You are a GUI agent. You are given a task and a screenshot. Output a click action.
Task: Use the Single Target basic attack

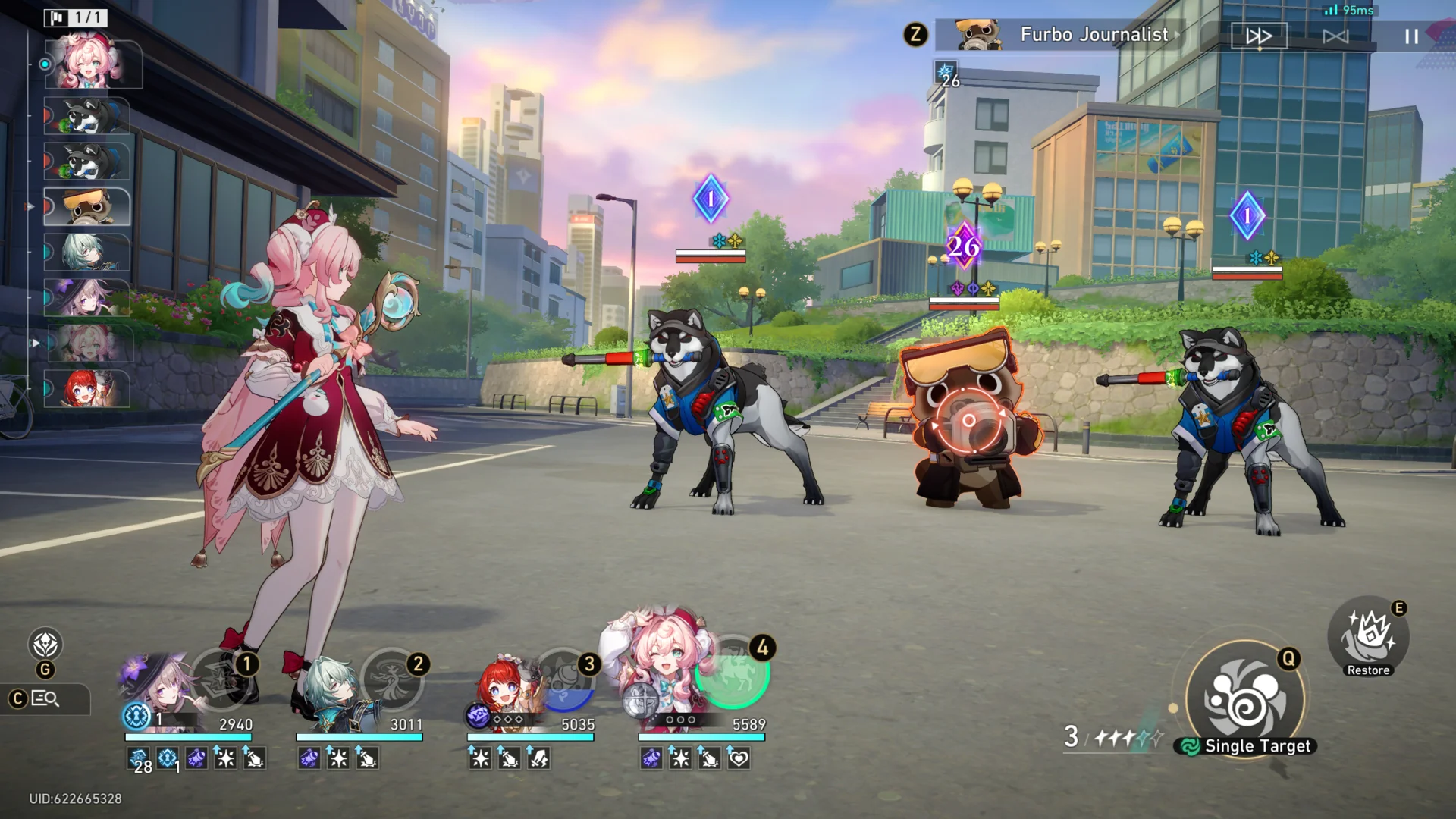click(x=1245, y=699)
